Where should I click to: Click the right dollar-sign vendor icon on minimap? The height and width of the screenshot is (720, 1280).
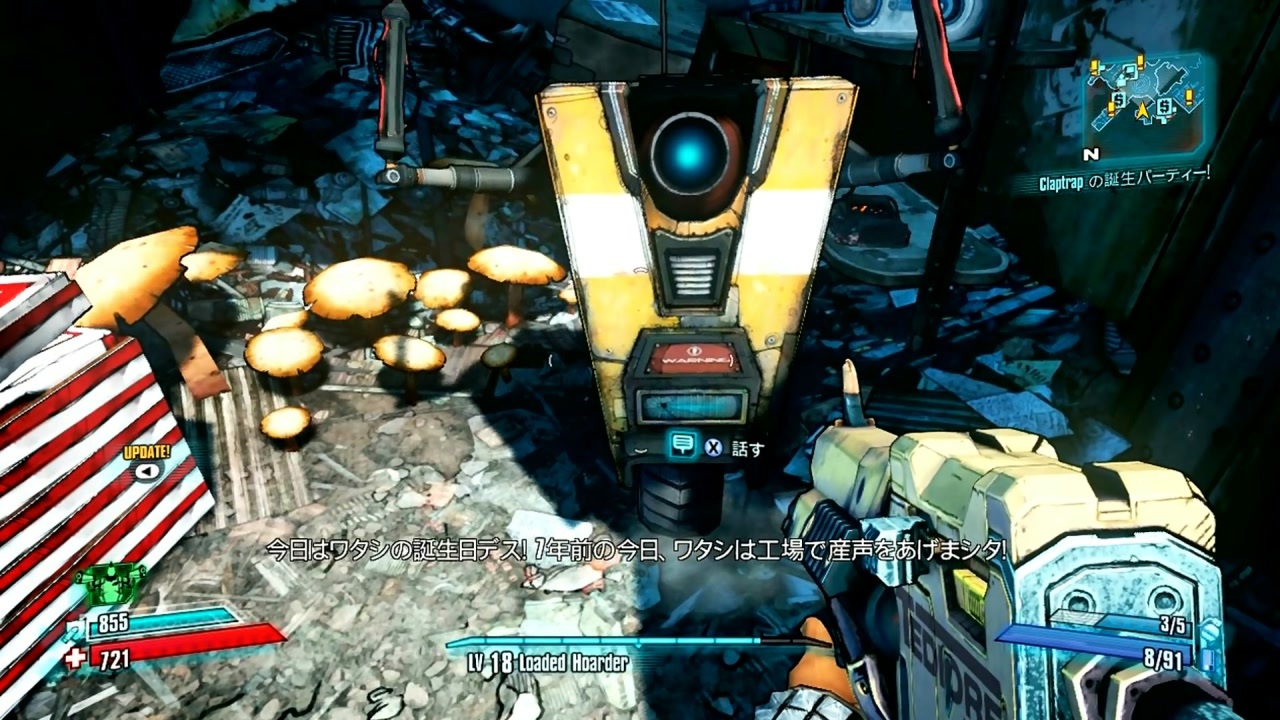point(1163,108)
